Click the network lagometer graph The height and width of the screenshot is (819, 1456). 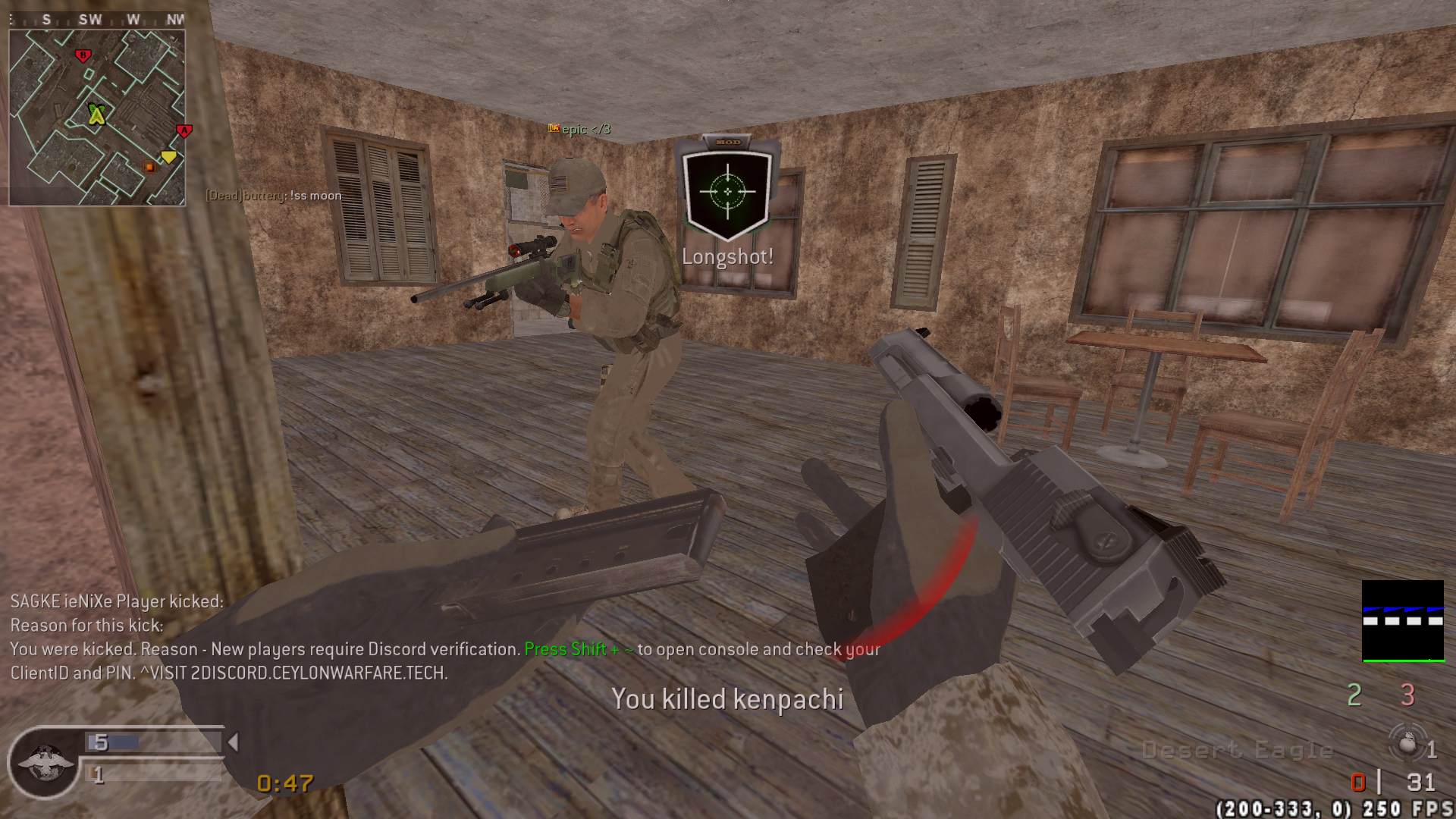(1402, 621)
